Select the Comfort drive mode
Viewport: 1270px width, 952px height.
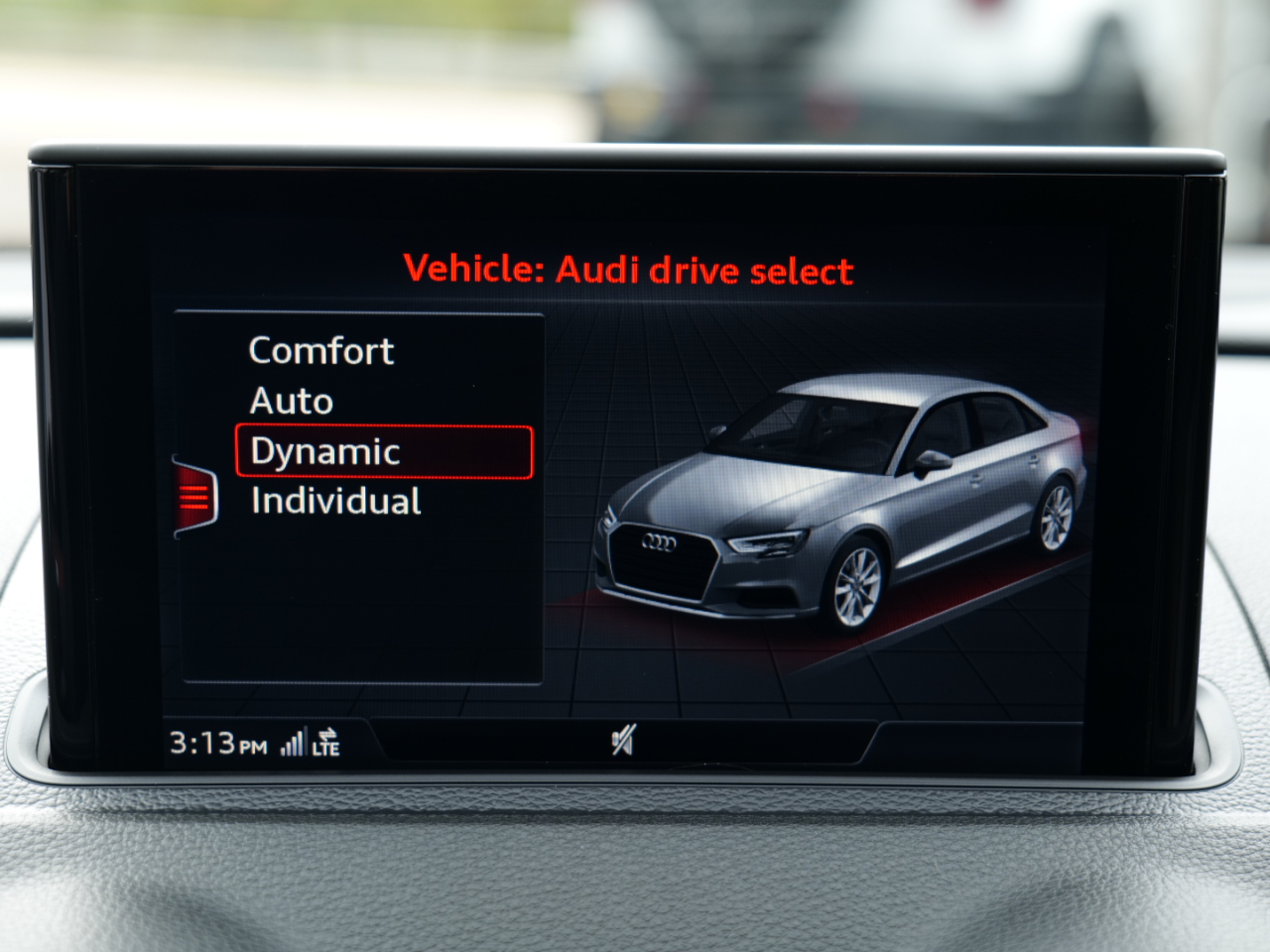(x=320, y=351)
